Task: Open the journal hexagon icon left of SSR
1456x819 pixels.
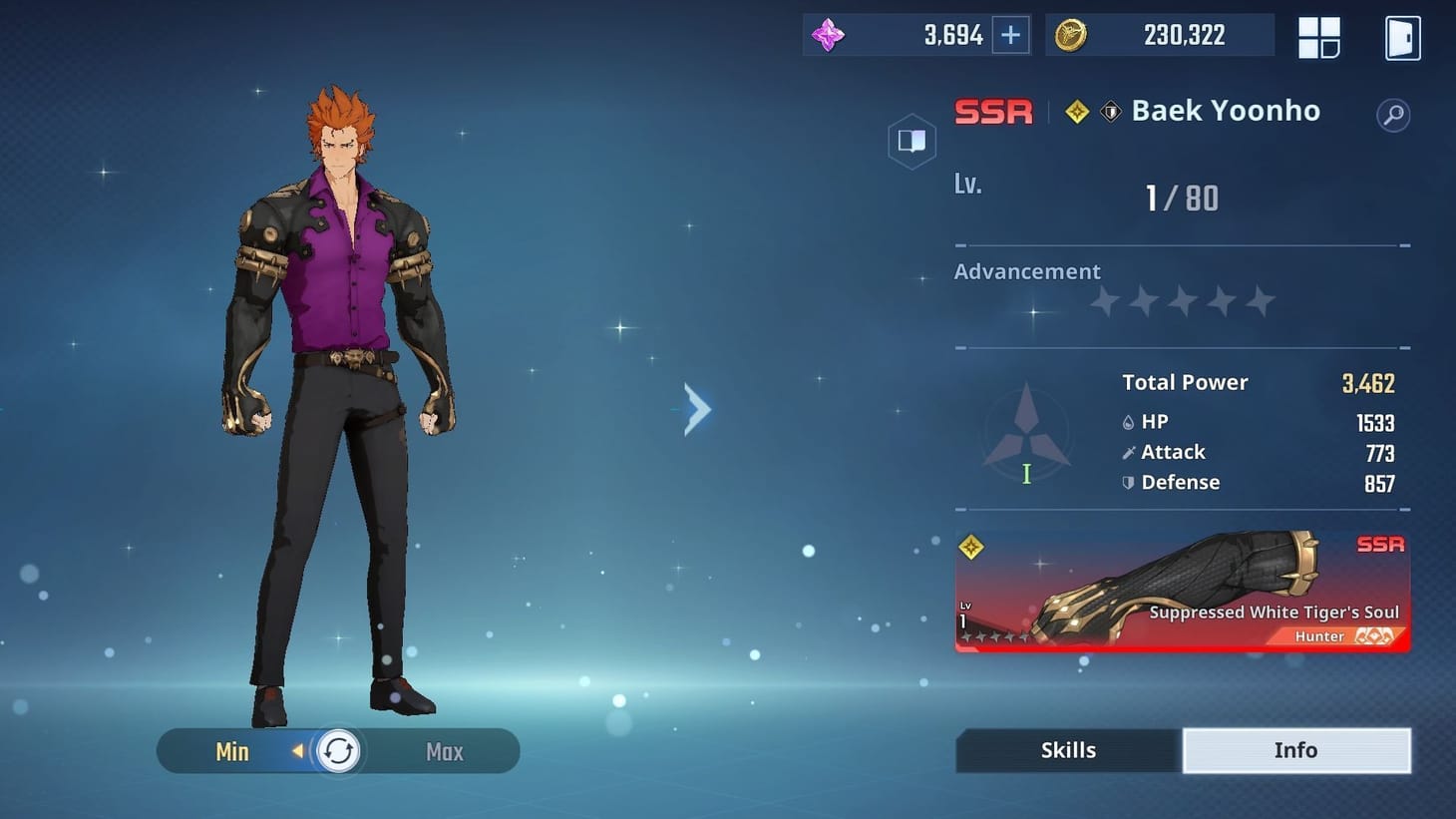Action: pyautogui.click(x=911, y=141)
